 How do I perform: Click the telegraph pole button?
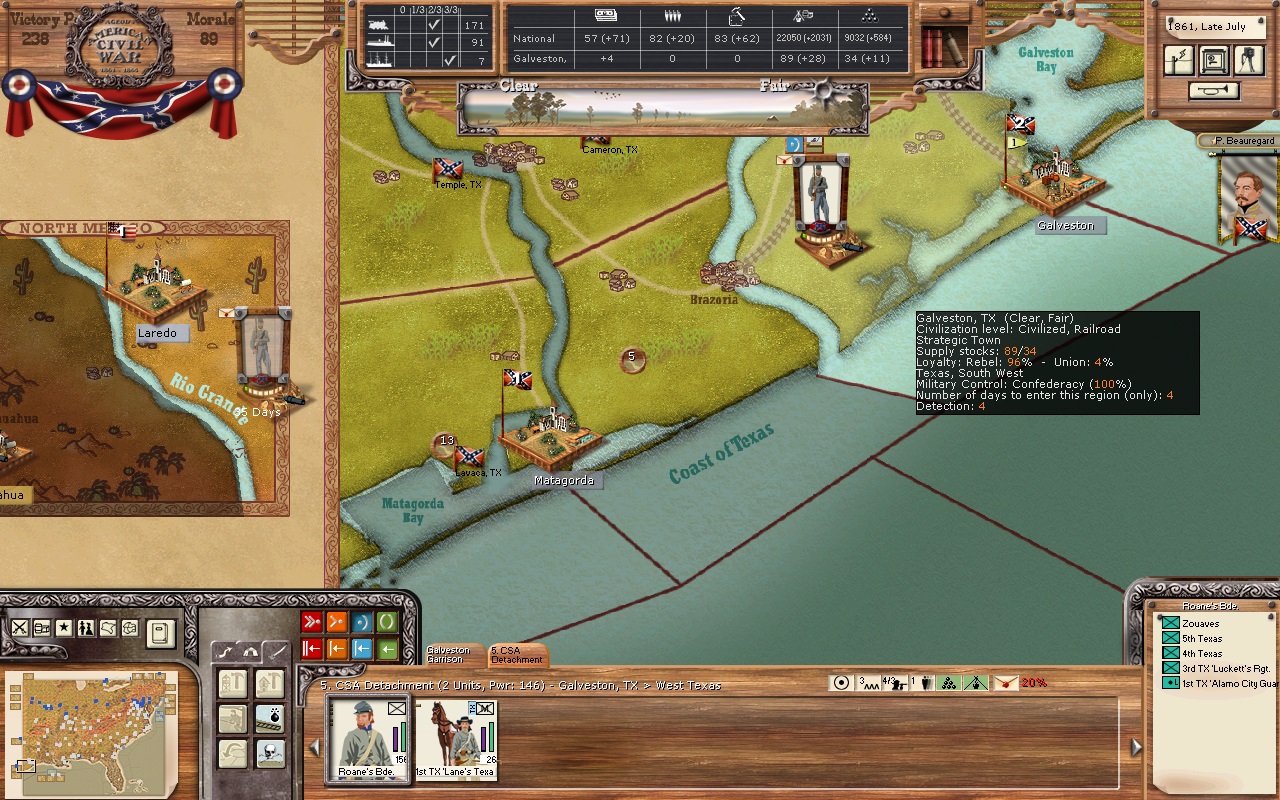1179,60
